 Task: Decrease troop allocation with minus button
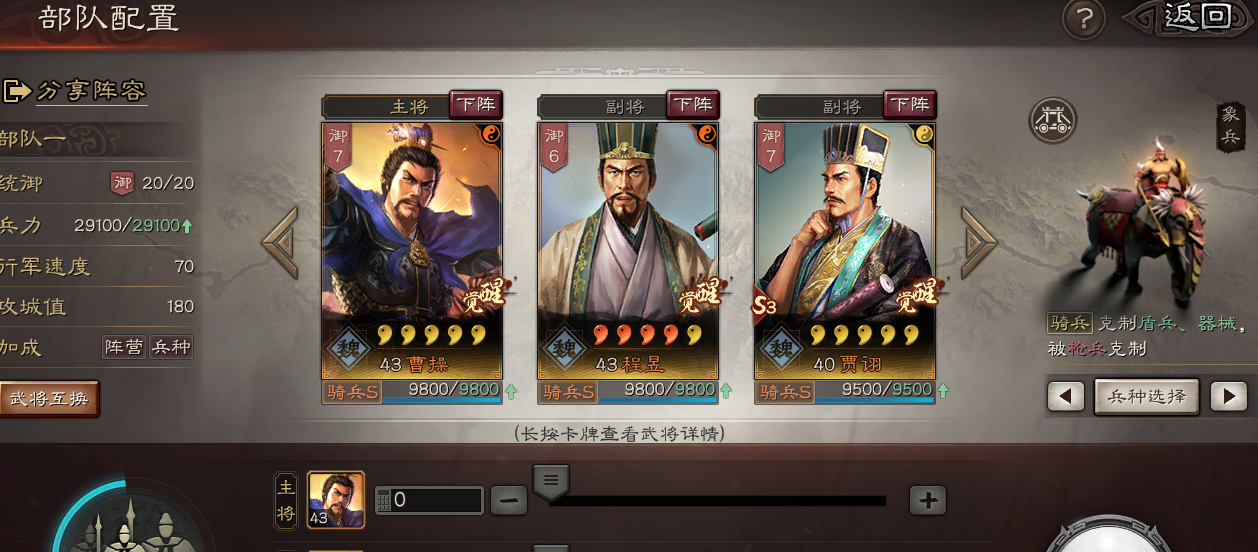coord(509,500)
